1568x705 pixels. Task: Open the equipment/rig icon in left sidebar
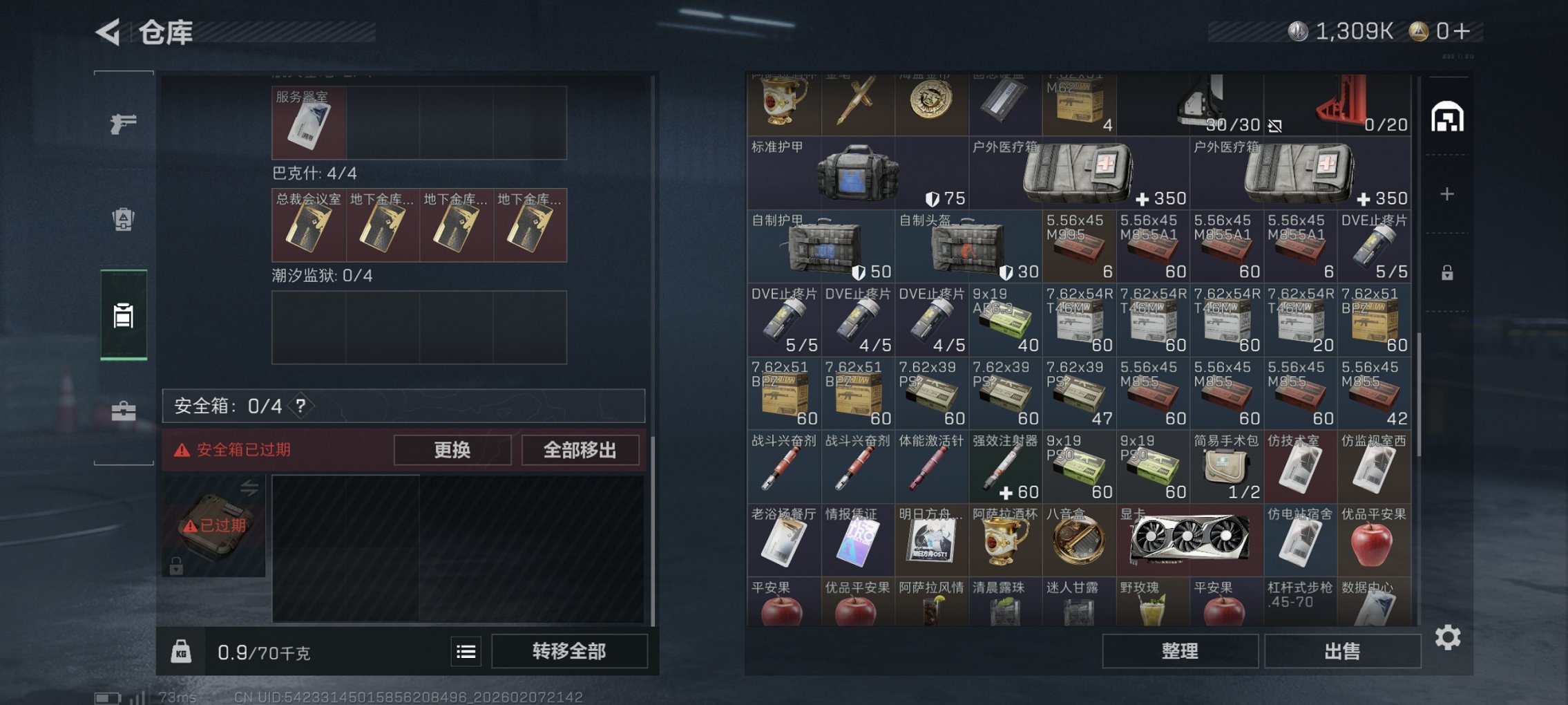tap(123, 218)
